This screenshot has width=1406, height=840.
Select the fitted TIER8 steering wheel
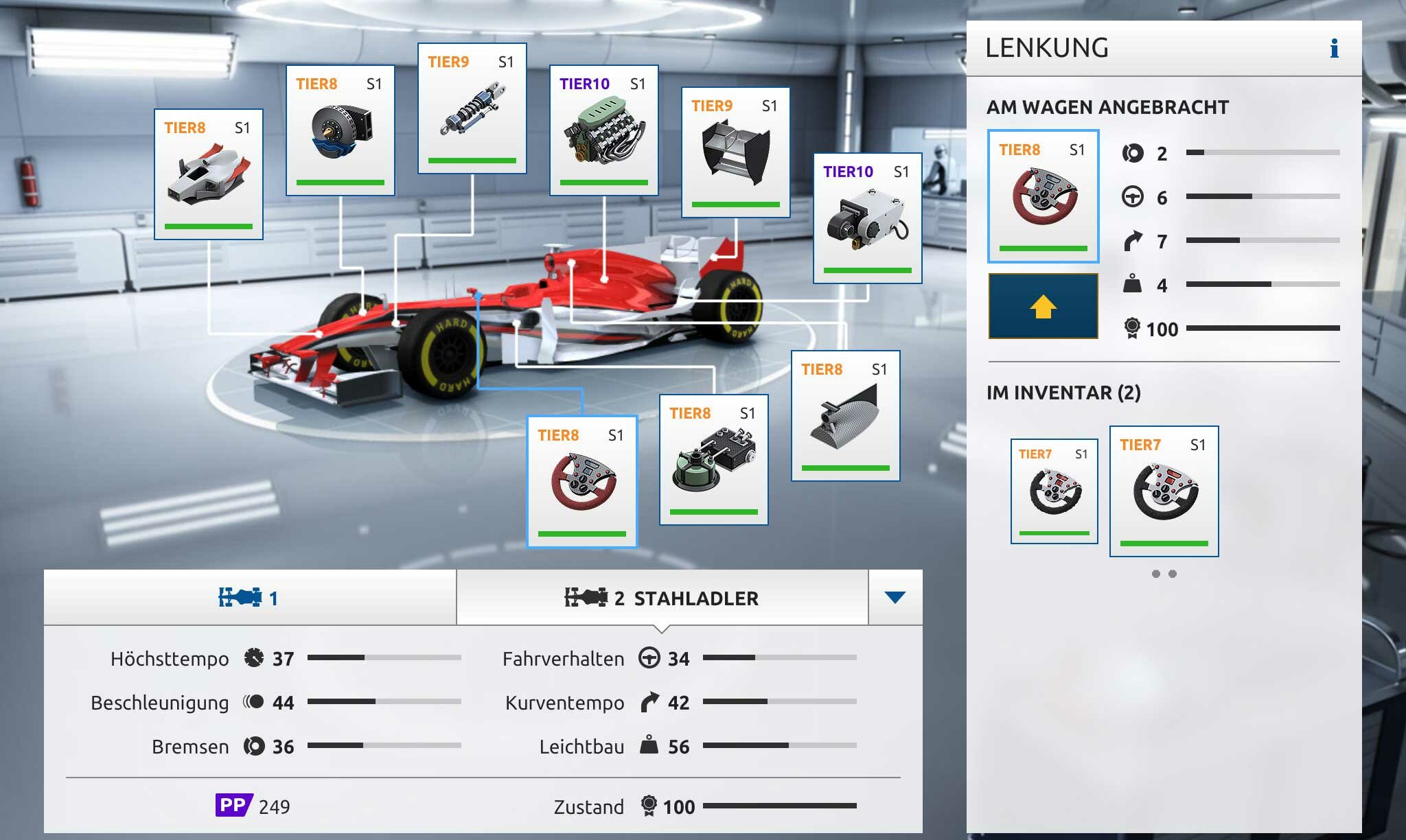[1044, 196]
